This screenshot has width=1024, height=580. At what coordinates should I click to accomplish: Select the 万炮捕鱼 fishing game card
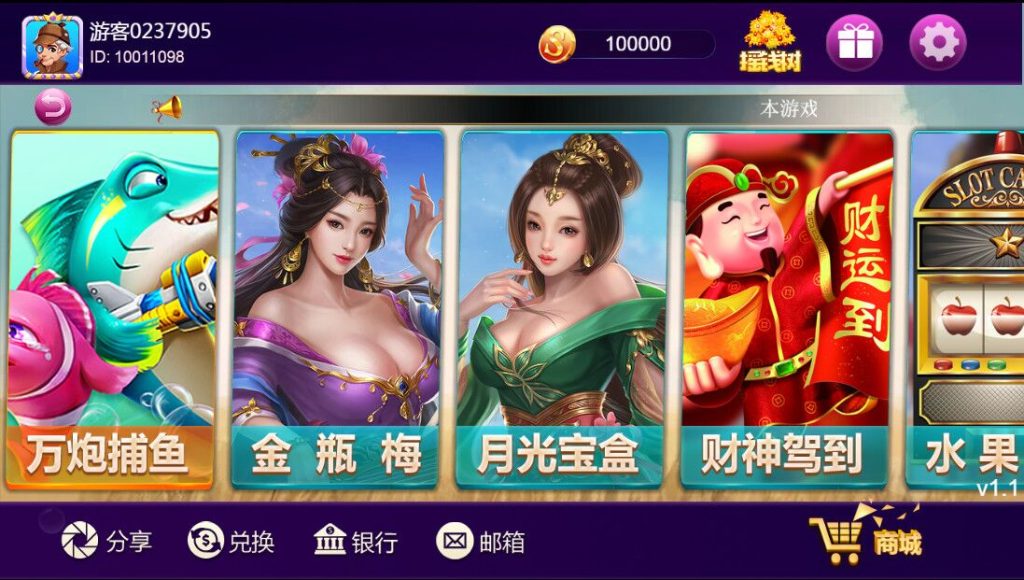click(x=112, y=310)
